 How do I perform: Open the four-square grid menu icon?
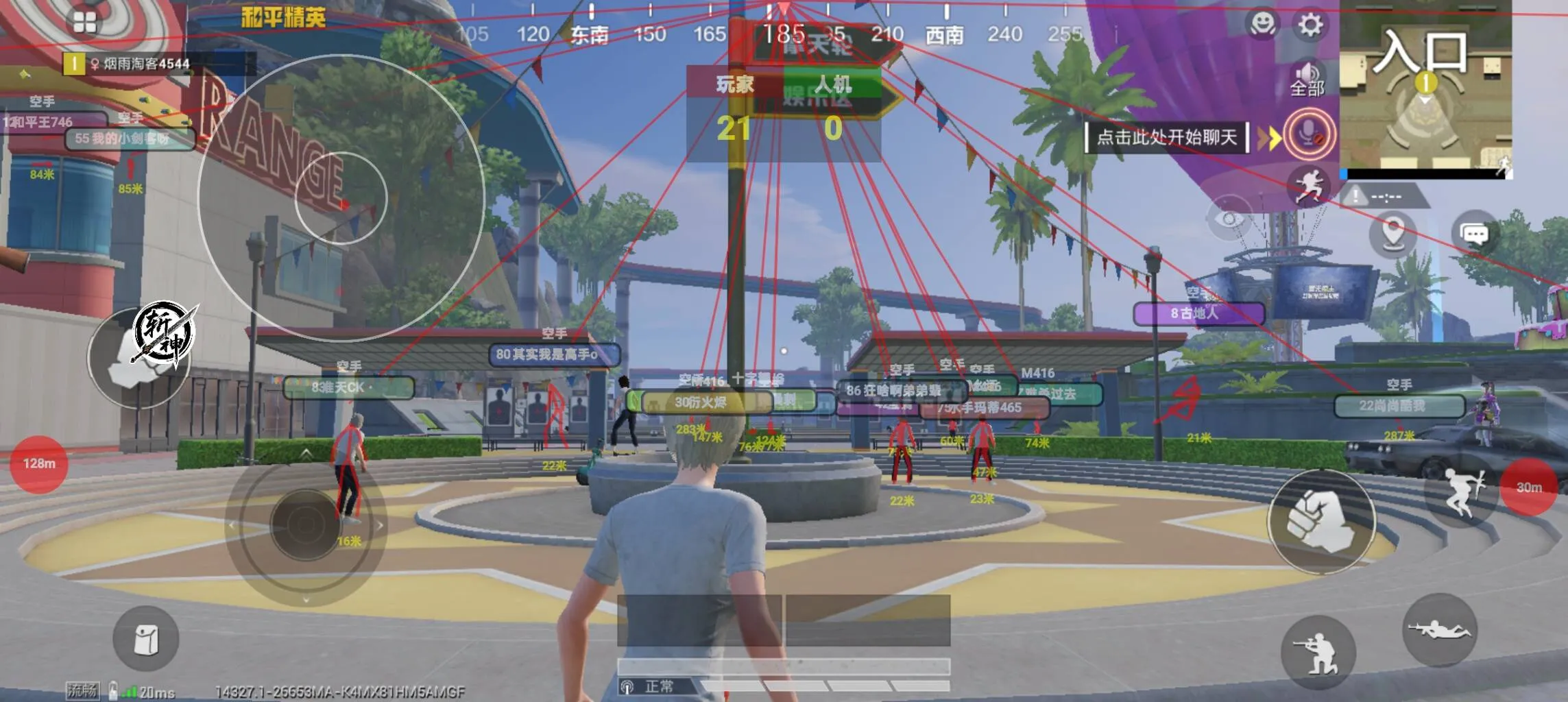pos(85,23)
